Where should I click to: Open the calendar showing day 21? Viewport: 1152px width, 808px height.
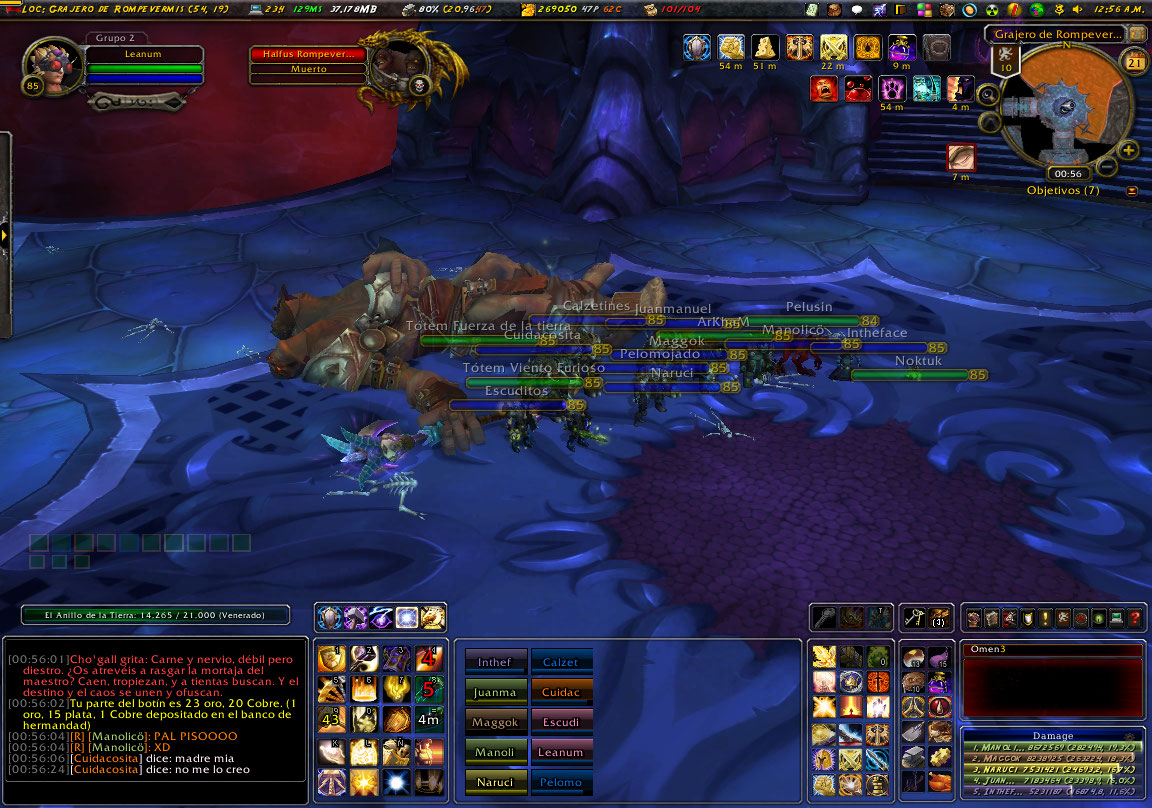click(x=1135, y=62)
